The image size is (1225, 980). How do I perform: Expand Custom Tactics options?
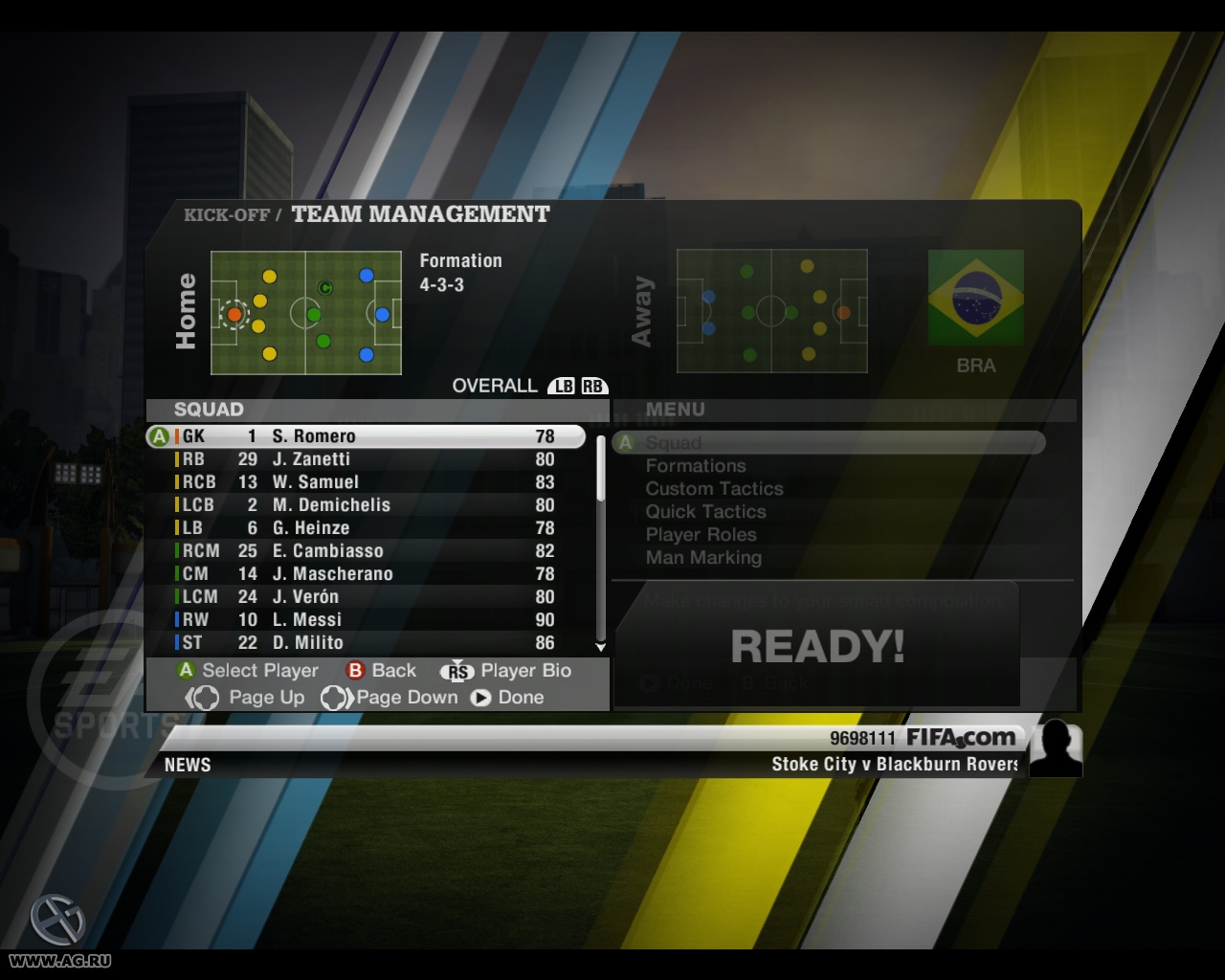(x=715, y=489)
